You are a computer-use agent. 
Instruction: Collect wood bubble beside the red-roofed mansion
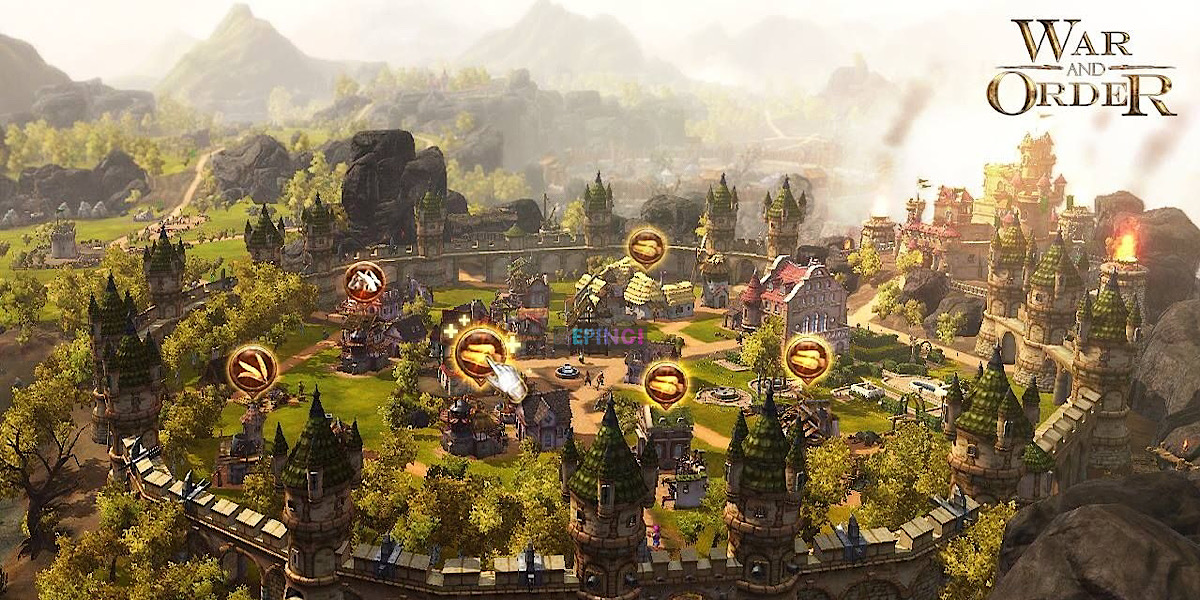808,358
